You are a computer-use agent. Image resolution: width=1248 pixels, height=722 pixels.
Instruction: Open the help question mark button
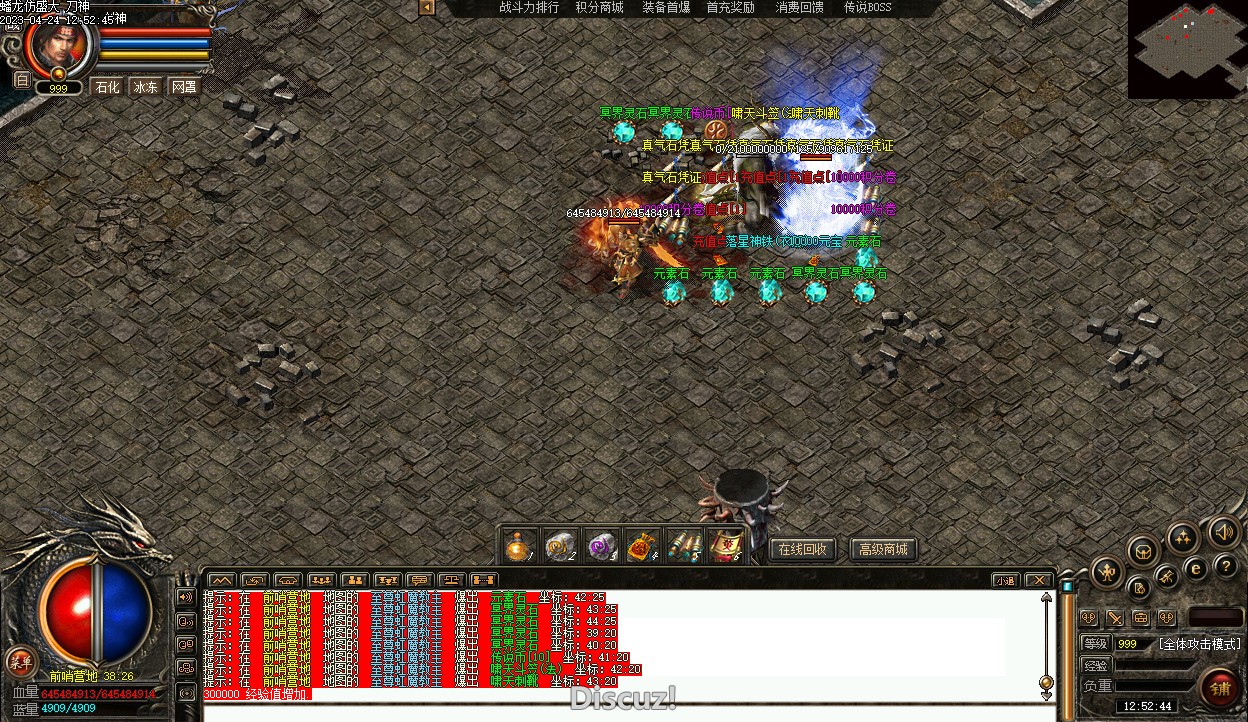[x=1225, y=566]
